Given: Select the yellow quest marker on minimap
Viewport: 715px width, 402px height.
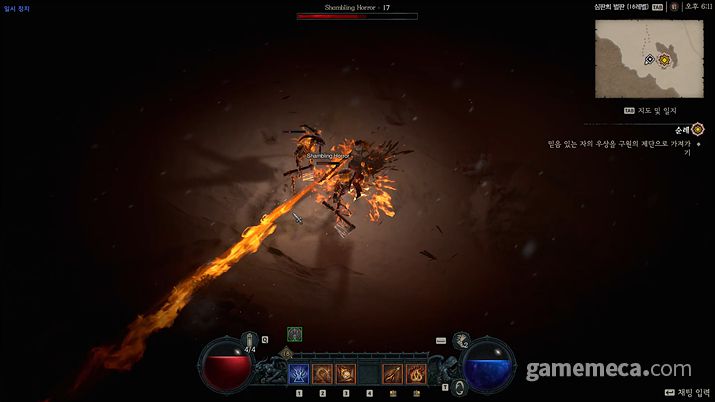Looking at the screenshot, I should click(663, 60).
